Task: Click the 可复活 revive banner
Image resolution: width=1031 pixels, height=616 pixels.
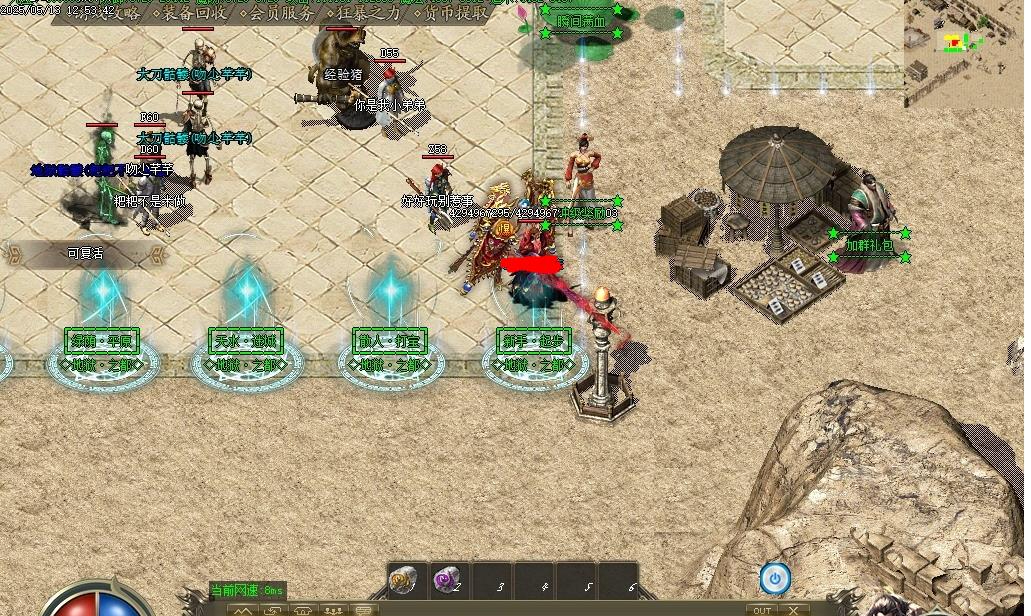Action: [85, 254]
